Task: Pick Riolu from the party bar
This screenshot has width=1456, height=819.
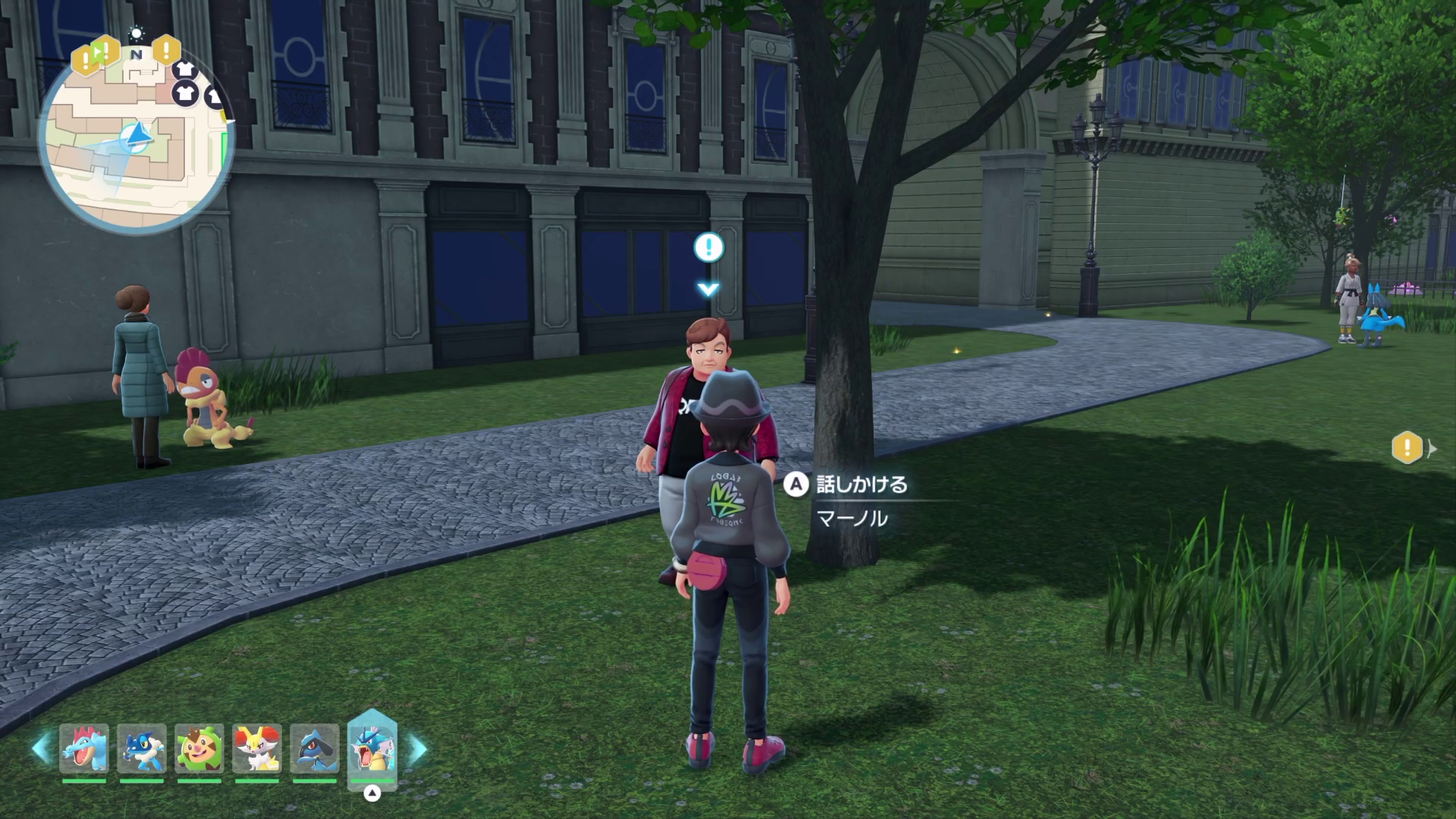Action: pyautogui.click(x=314, y=748)
